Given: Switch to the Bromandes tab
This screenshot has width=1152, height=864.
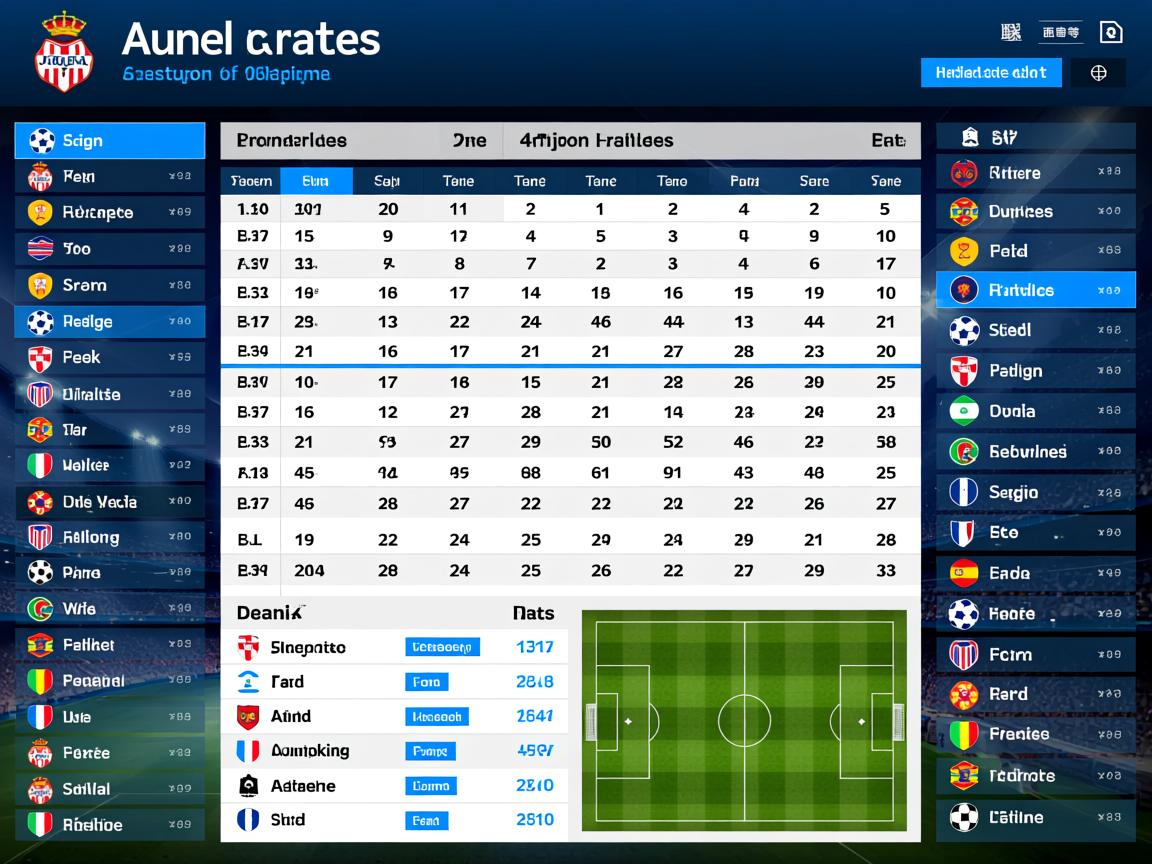Looking at the screenshot, I should point(292,141).
